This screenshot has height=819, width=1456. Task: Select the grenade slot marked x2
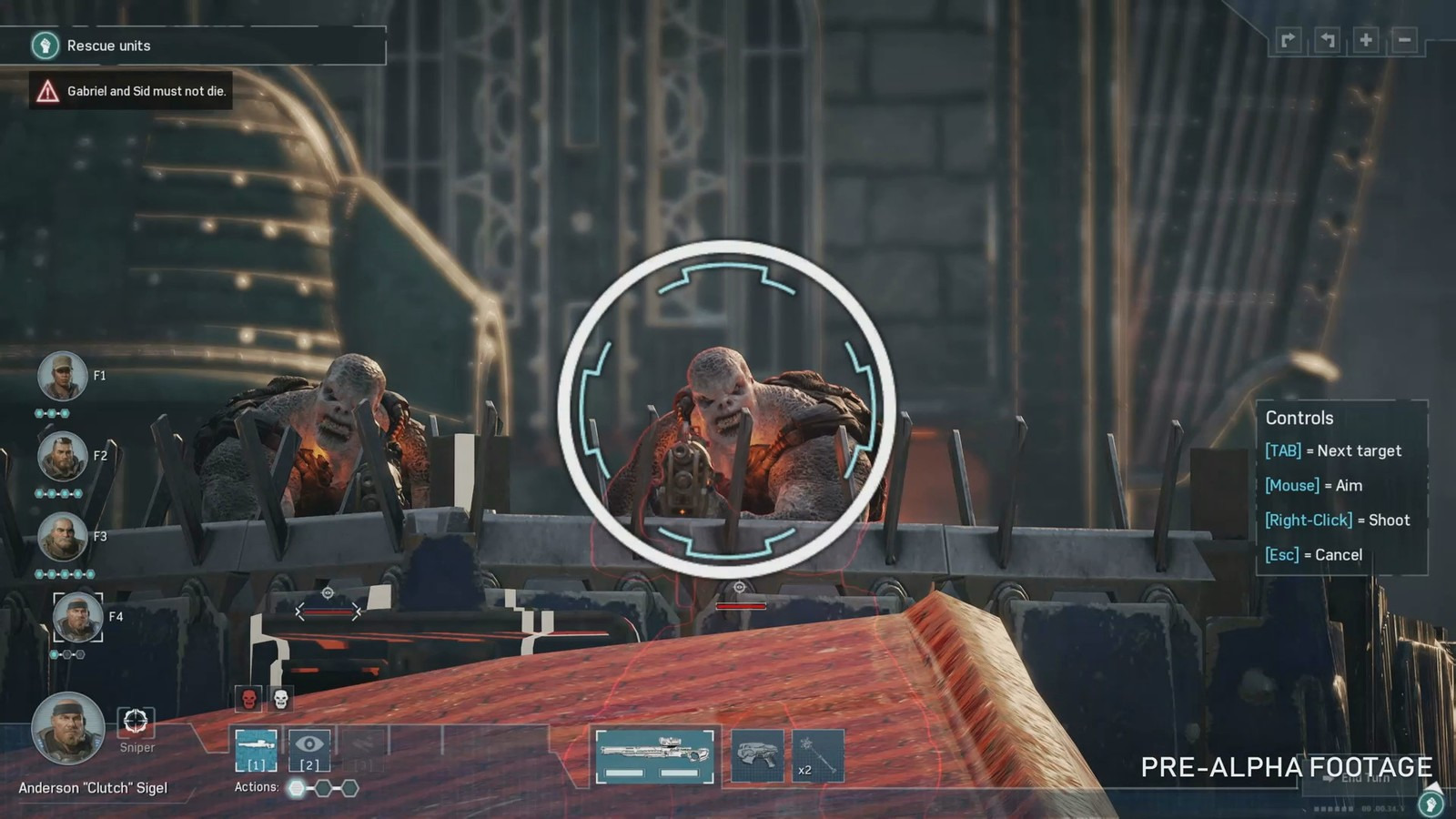pyautogui.click(x=816, y=755)
